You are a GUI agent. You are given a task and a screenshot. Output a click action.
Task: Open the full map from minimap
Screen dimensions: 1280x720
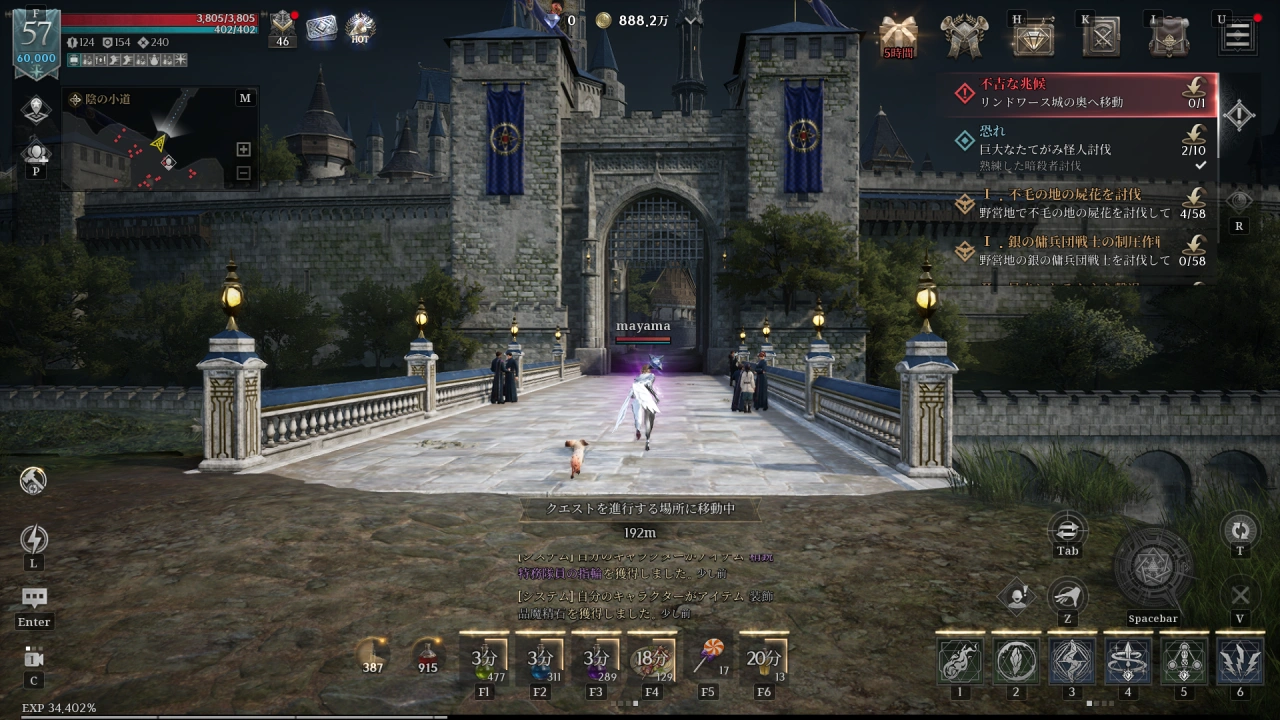pos(245,98)
